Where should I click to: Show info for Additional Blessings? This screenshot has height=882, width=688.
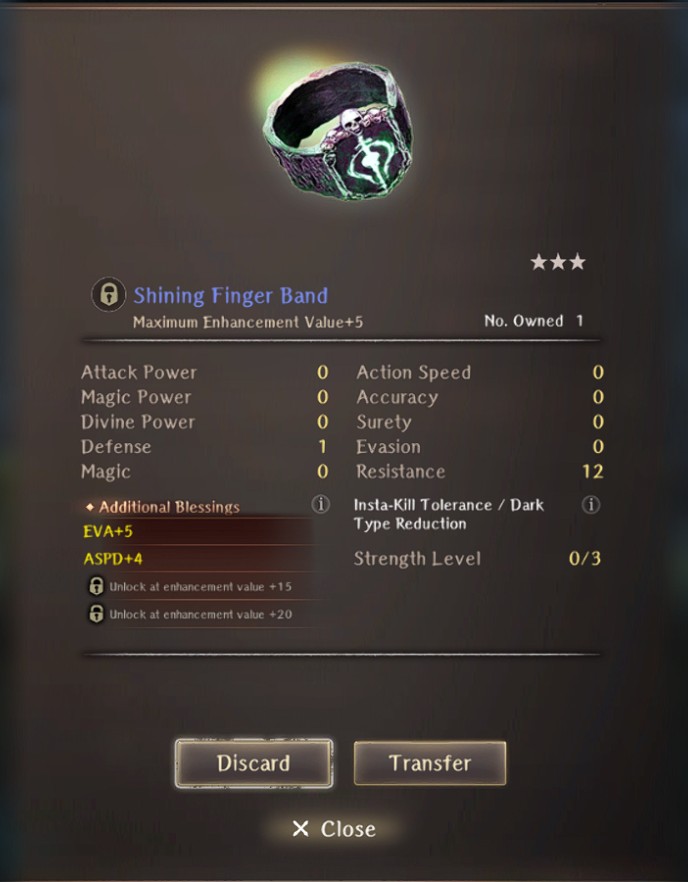point(320,505)
